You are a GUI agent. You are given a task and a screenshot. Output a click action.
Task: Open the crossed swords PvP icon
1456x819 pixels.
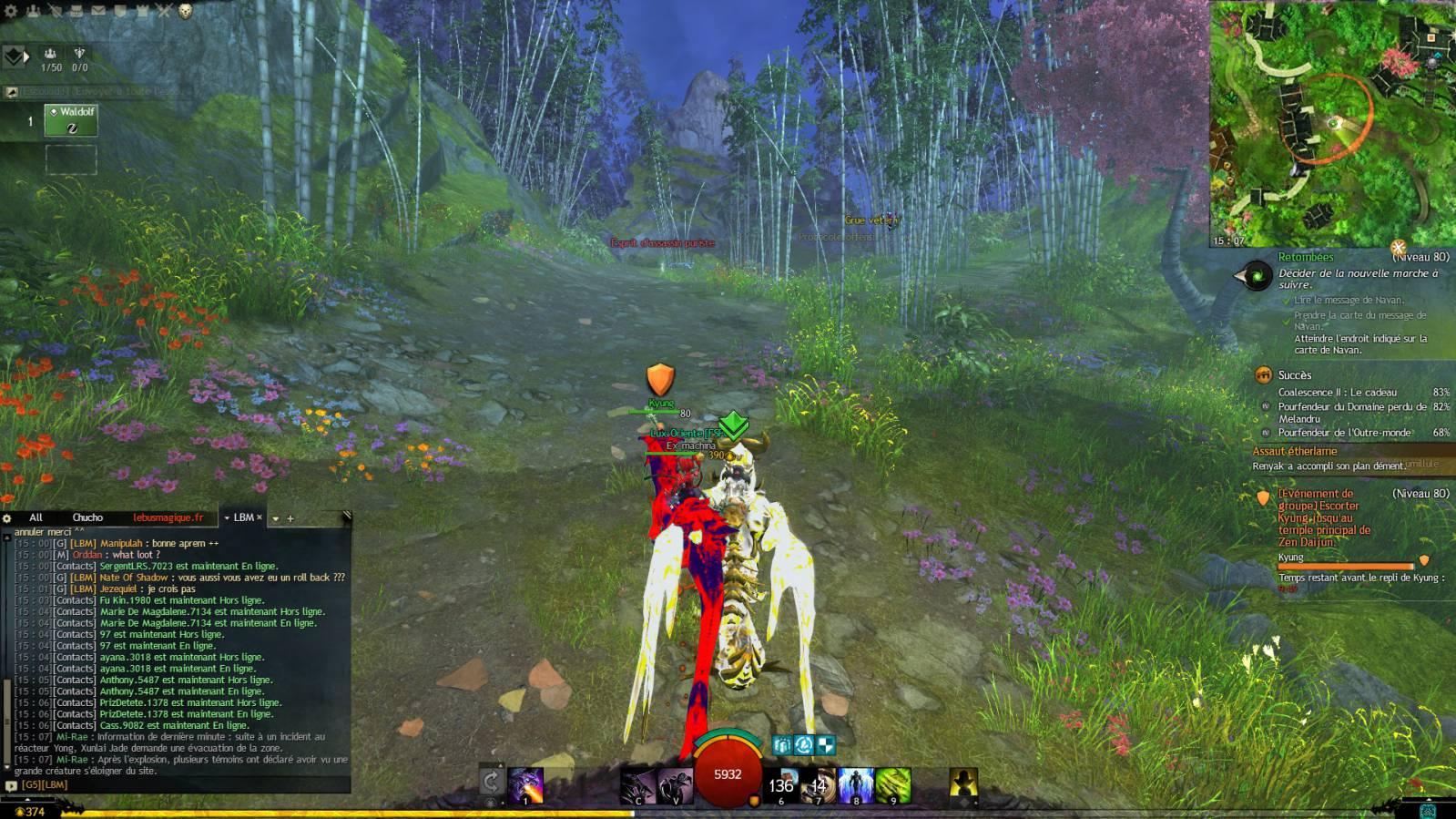pos(164,11)
